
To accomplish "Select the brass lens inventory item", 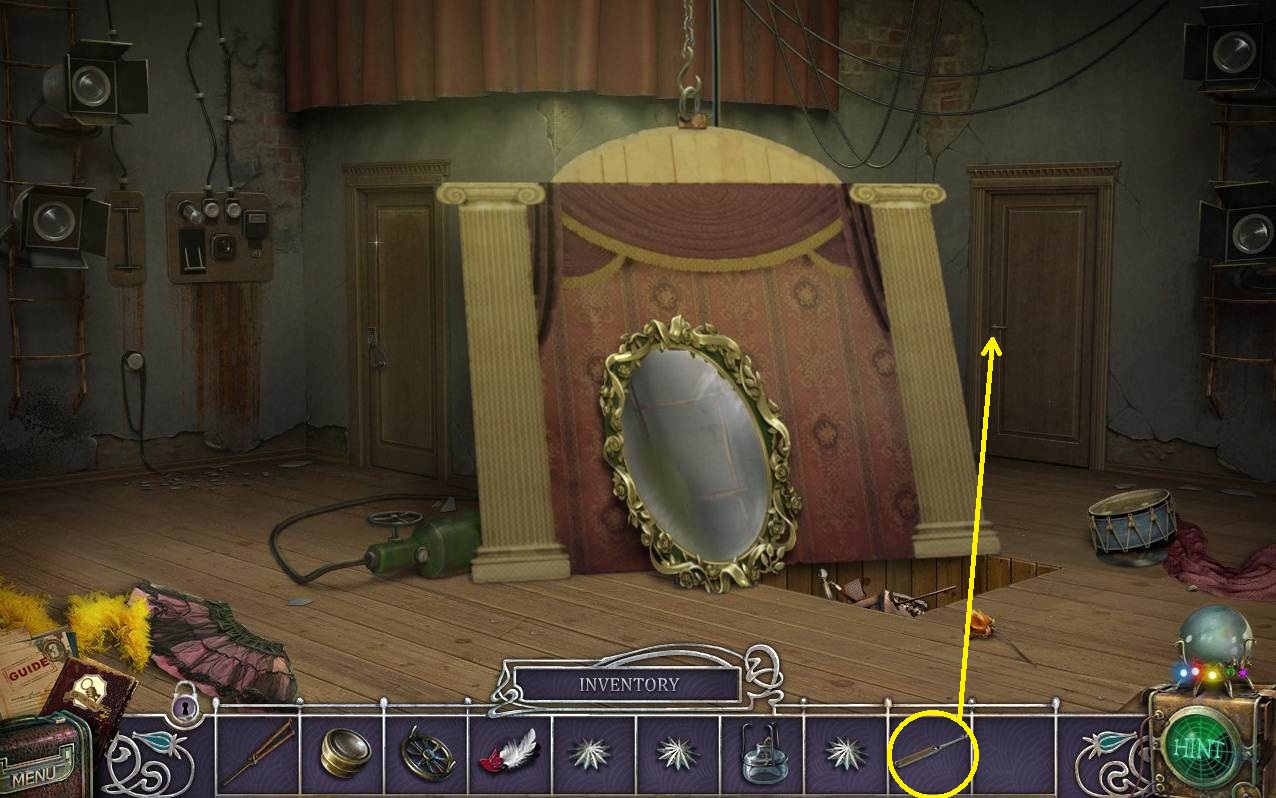I will (344, 752).
